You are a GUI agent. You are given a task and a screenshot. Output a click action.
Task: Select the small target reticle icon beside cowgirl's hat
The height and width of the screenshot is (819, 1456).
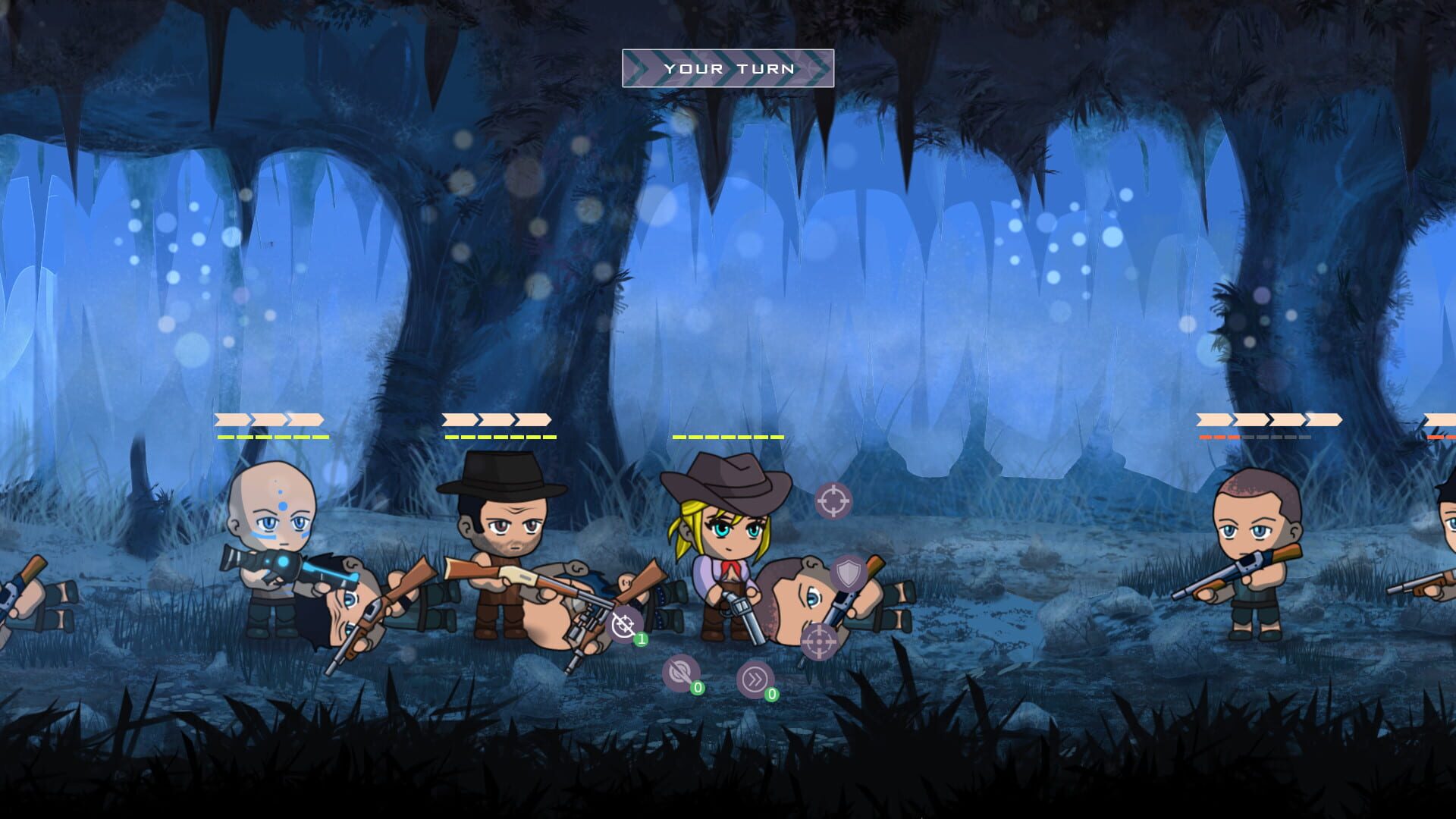point(834,500)
